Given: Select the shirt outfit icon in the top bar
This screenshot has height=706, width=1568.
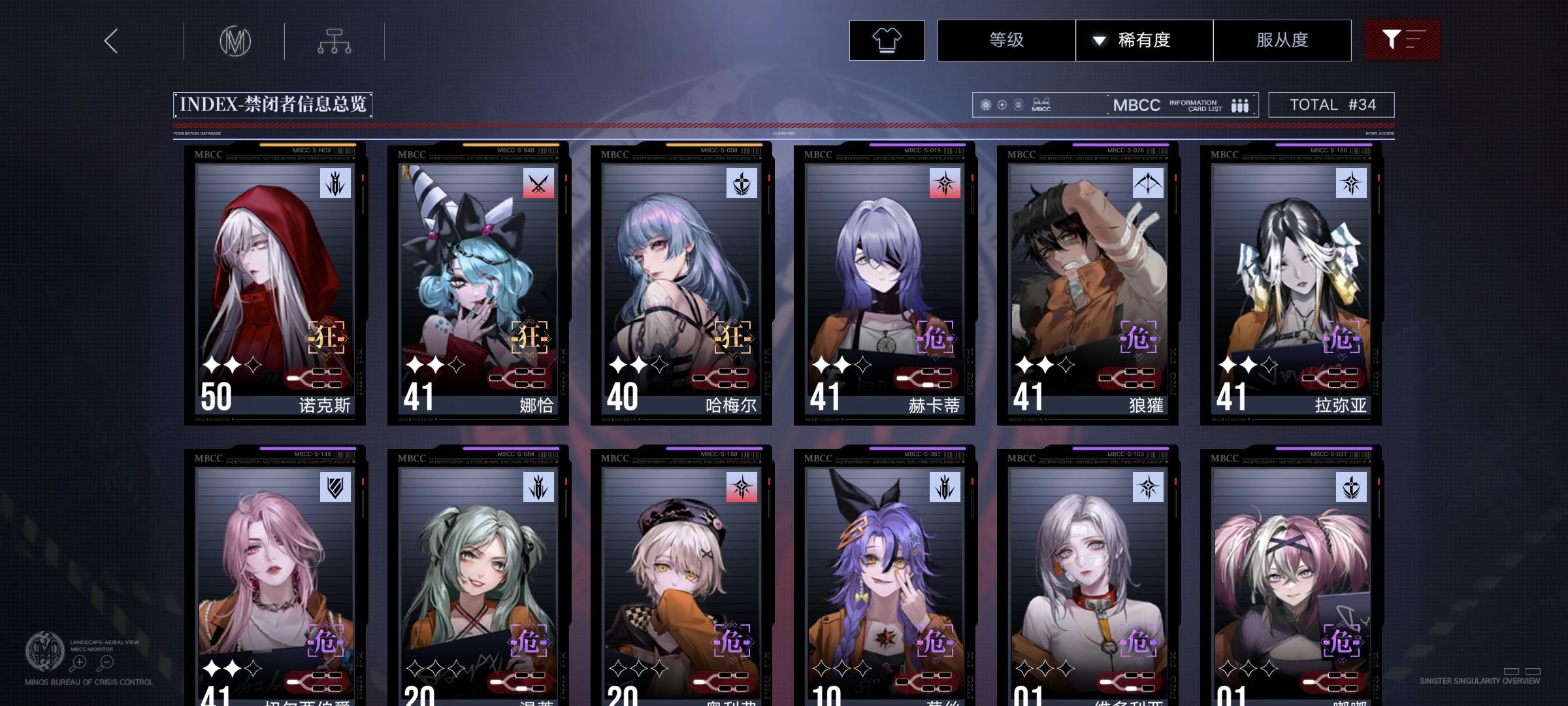Looking at the screenshot, I should [x=886, y=40].
